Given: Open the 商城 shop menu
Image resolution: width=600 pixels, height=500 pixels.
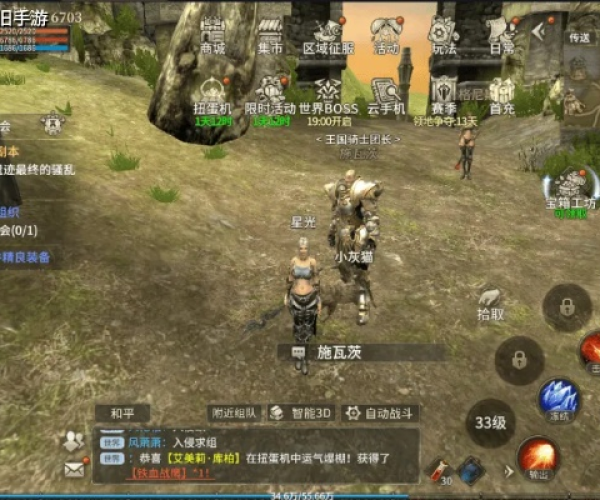Looking at the screenshot, I should coord(212,35).
